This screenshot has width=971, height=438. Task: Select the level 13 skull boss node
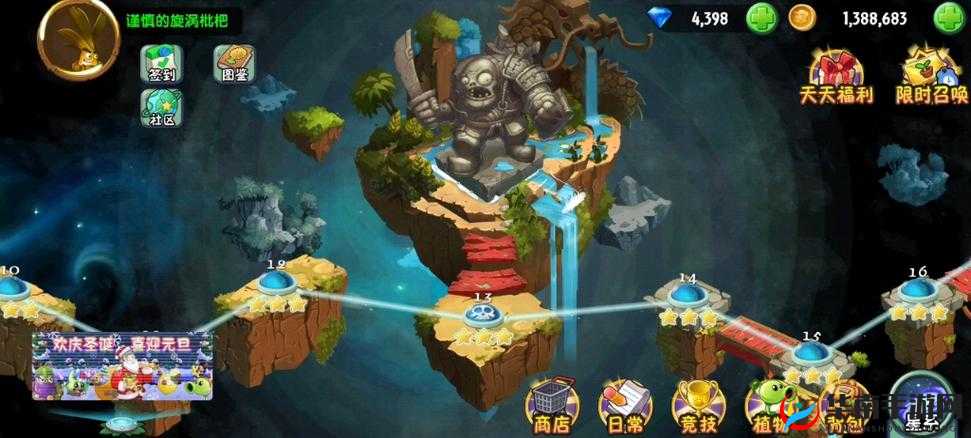(483, 315)
